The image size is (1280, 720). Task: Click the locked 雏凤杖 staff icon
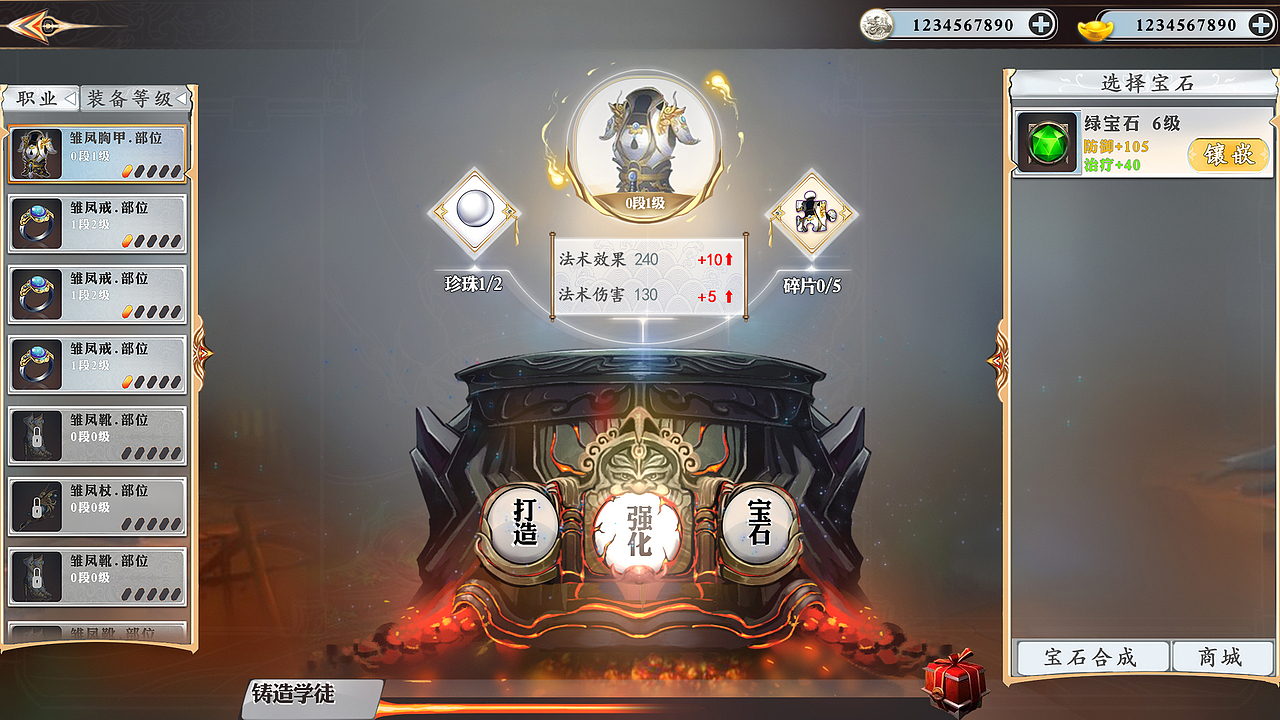(x=35, y=507)
